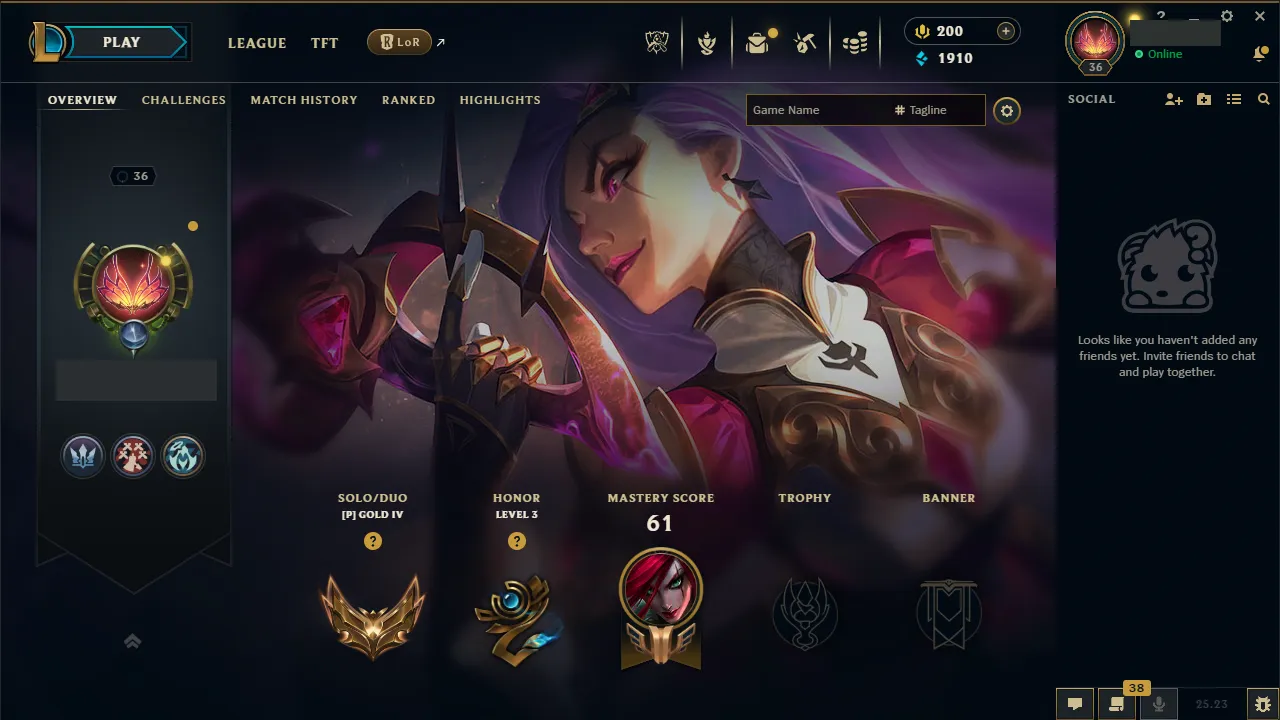Open the Match History tab

(304, 100)
